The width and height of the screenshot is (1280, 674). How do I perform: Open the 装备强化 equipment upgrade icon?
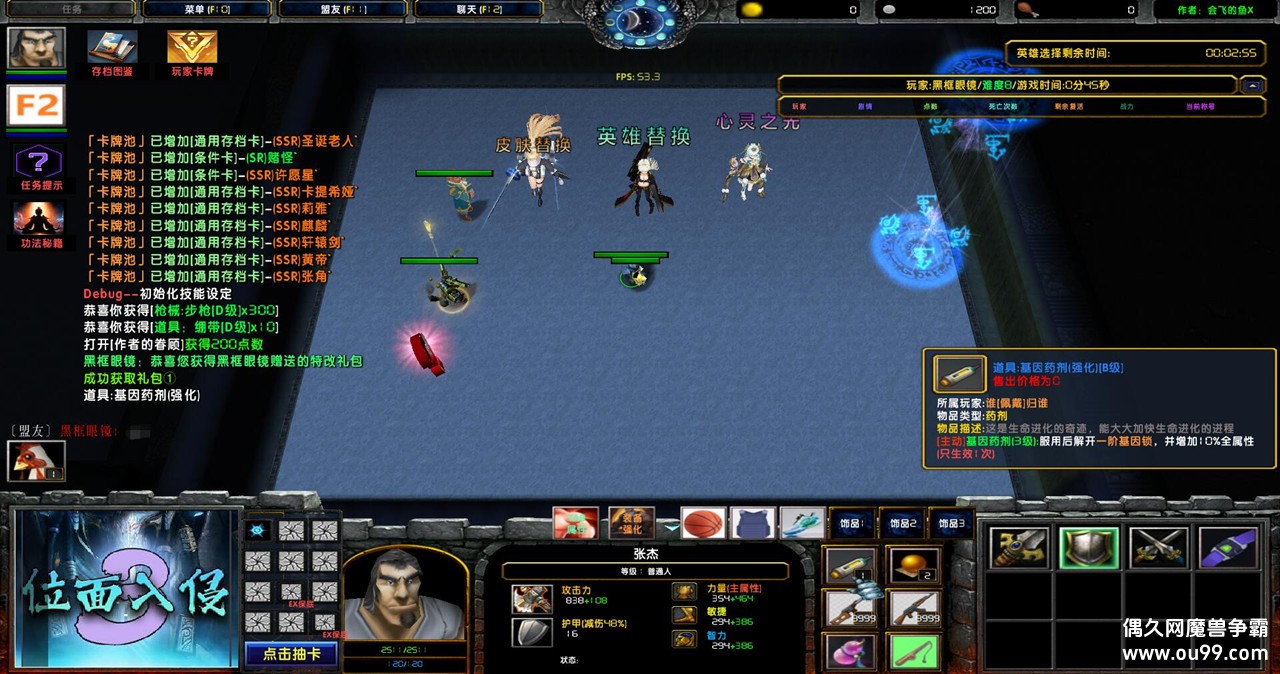click(x=631, y=523)
